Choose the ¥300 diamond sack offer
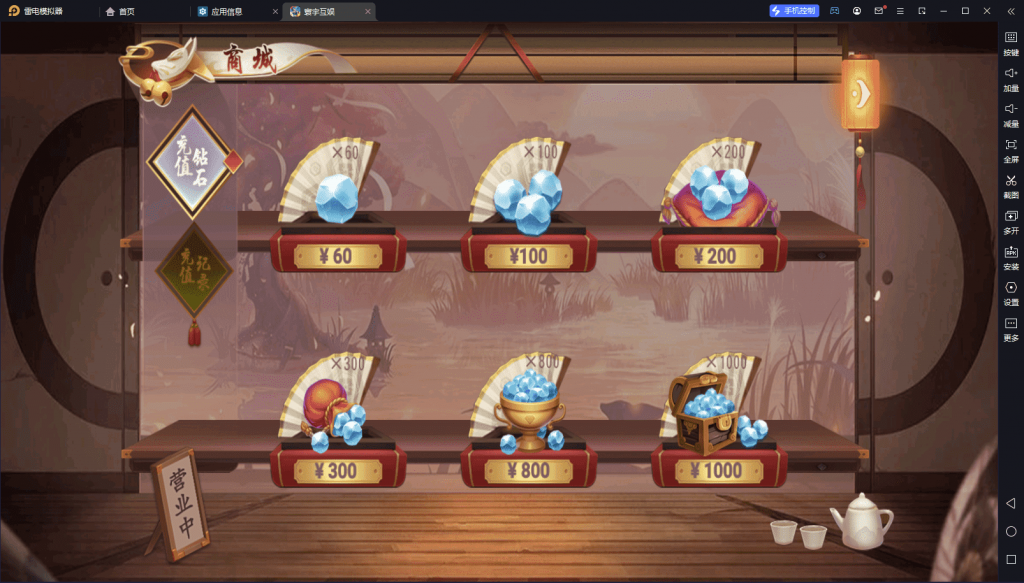Viewport: 1024px width, 583px height. (x=337, y=470)
